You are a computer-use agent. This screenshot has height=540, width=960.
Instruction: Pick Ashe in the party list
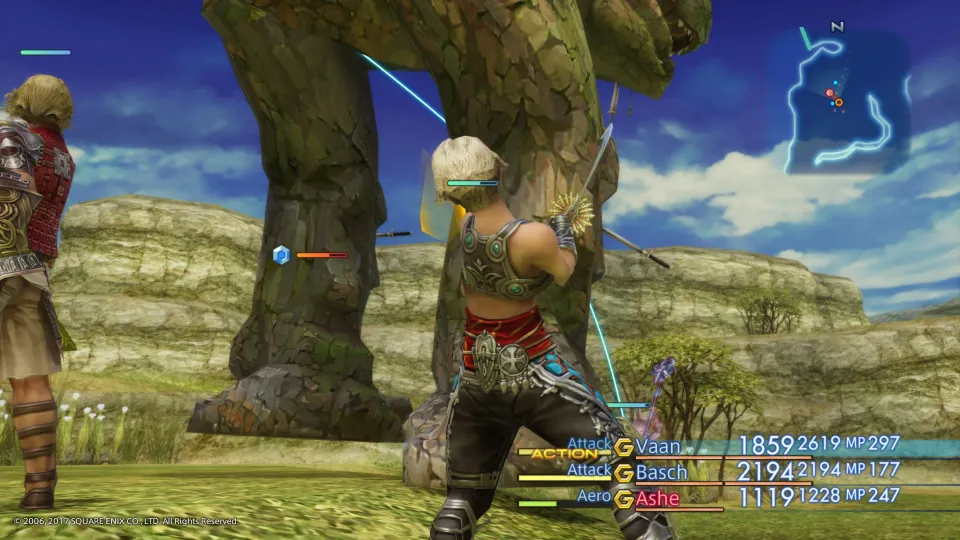[658, 498]
